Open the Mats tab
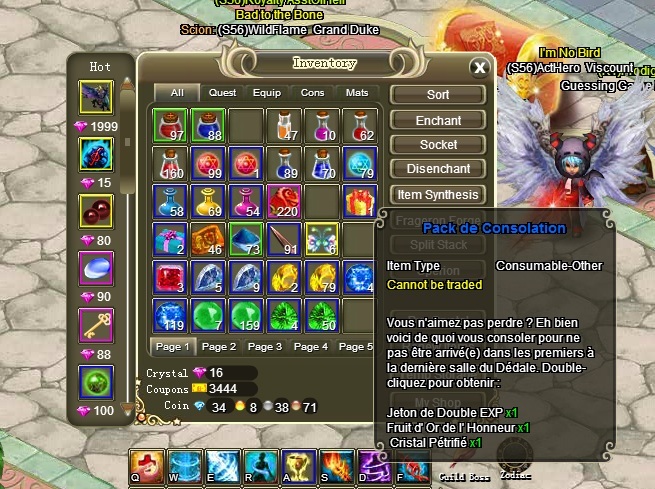 coord(357,93)
